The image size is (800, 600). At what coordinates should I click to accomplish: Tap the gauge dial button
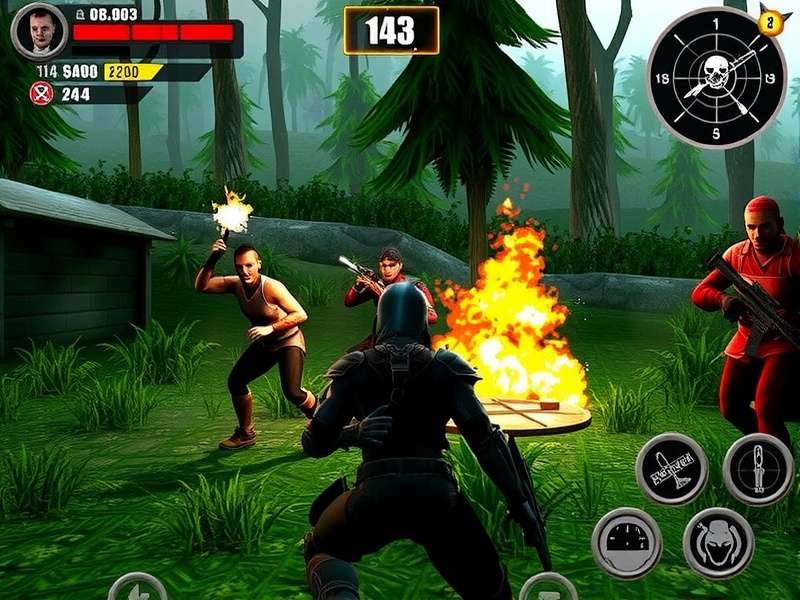click(x=626, y=543)
